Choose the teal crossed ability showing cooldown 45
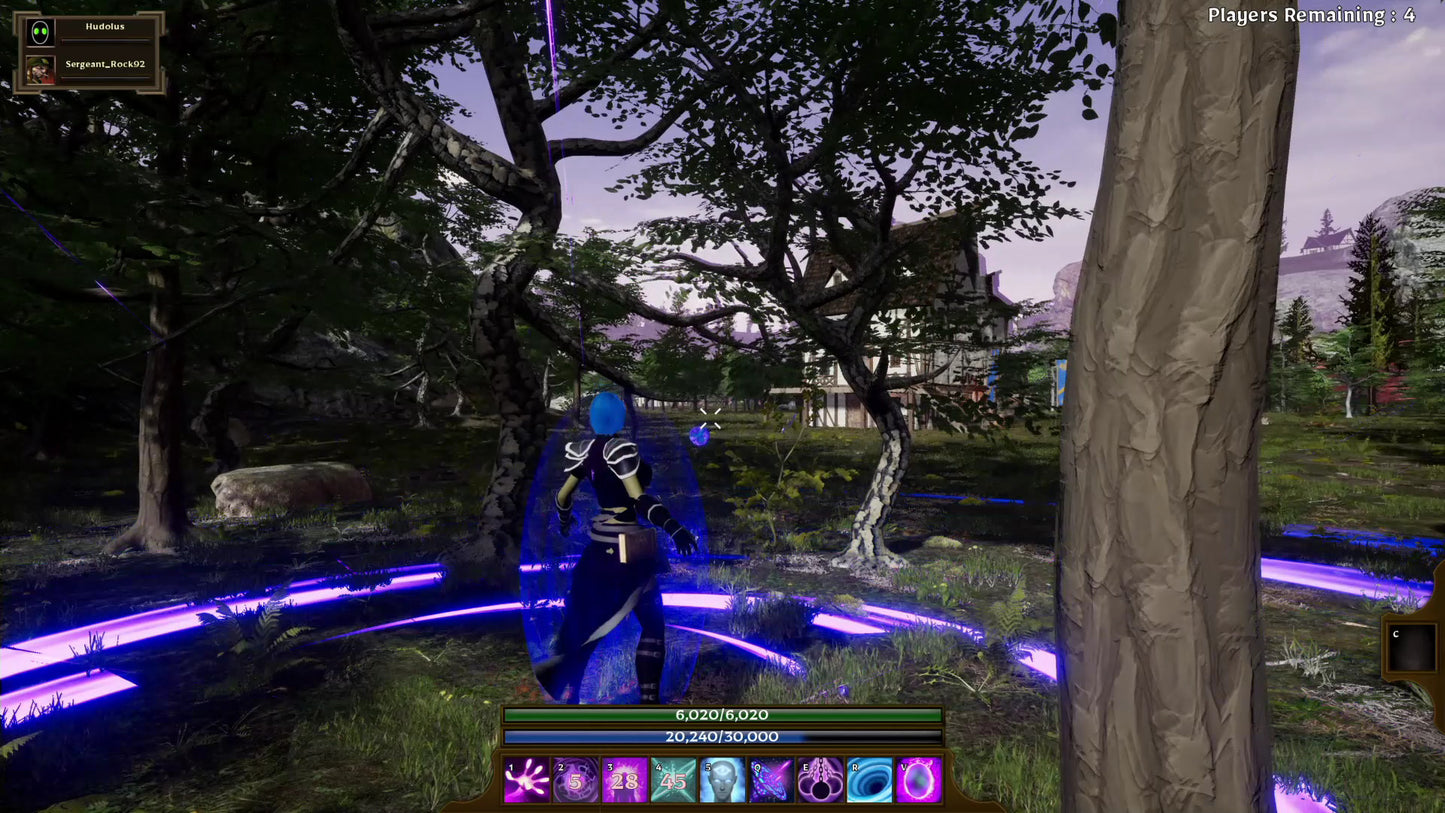 673,780
